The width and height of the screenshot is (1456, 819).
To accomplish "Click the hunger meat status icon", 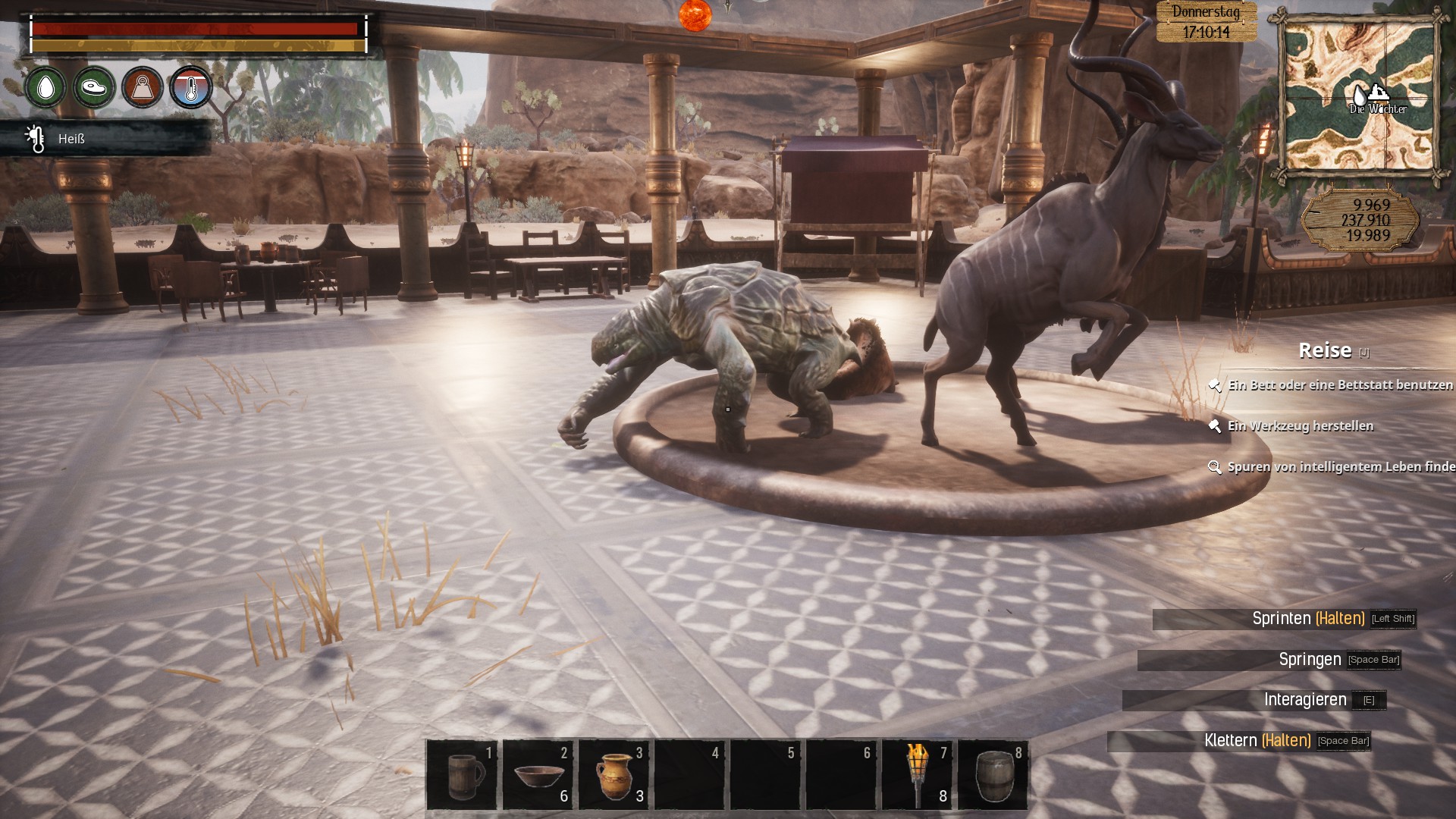I will [x=94, y=88].
